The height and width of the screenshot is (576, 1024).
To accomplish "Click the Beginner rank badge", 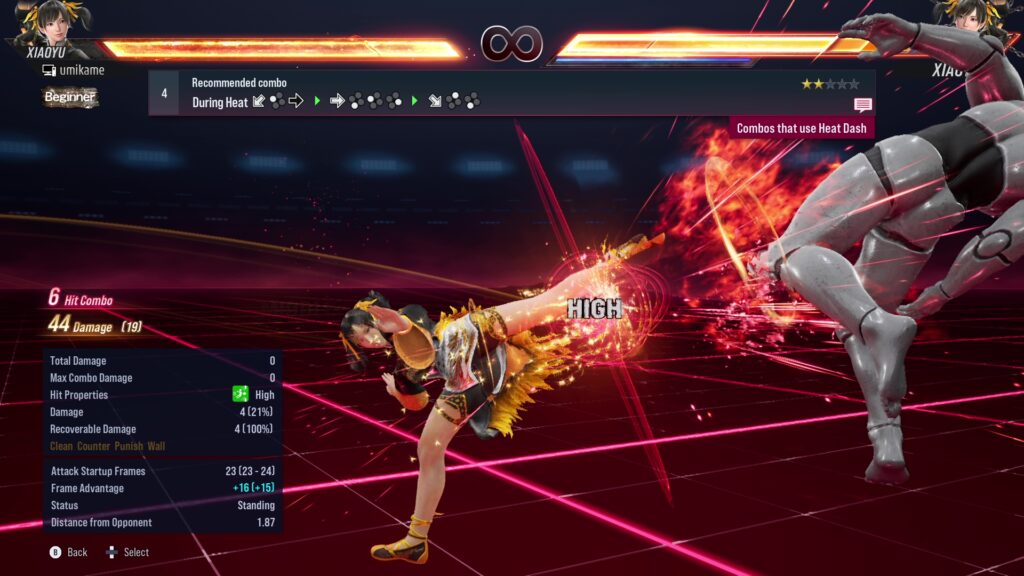I will click(70, 97).
